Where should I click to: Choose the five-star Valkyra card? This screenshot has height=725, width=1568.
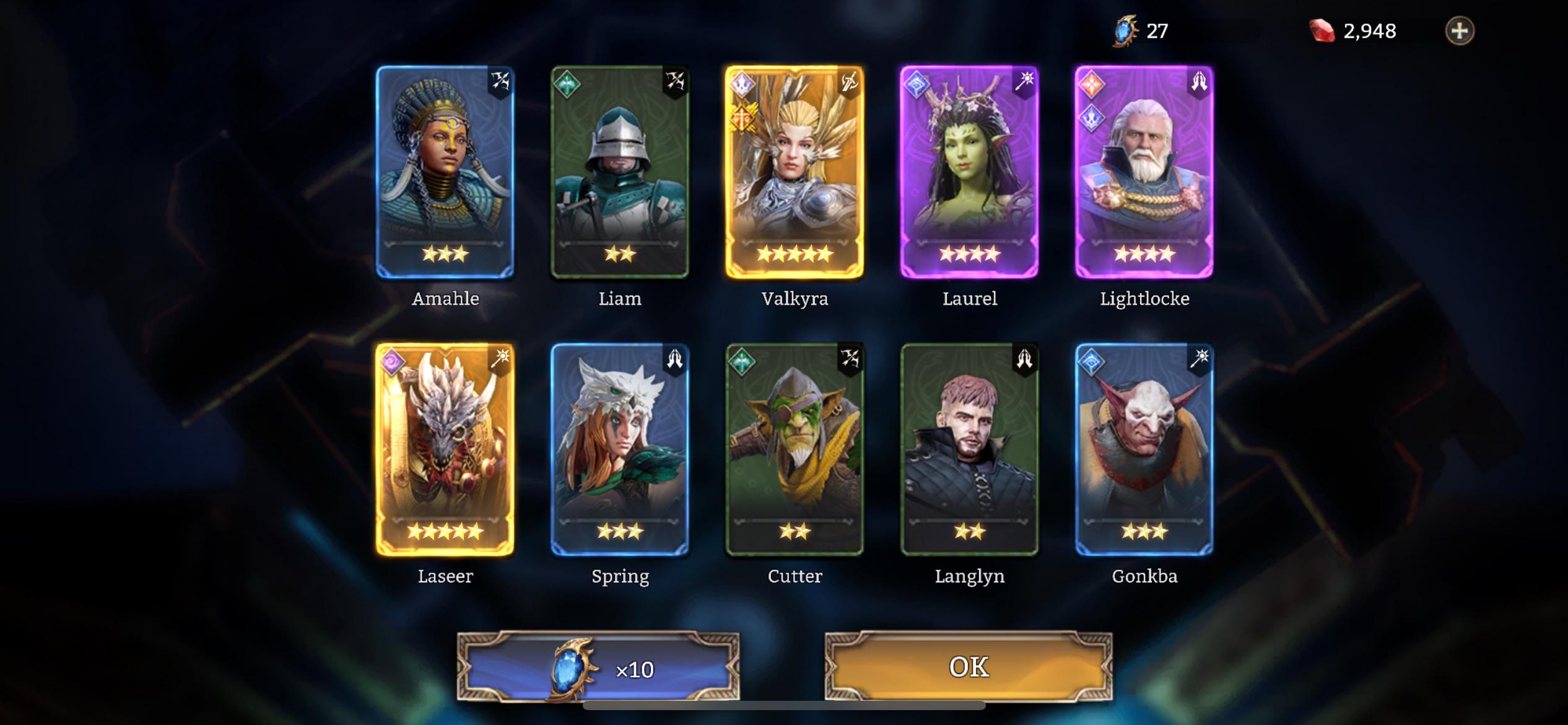pyautogui.click(x=795, y=172)
